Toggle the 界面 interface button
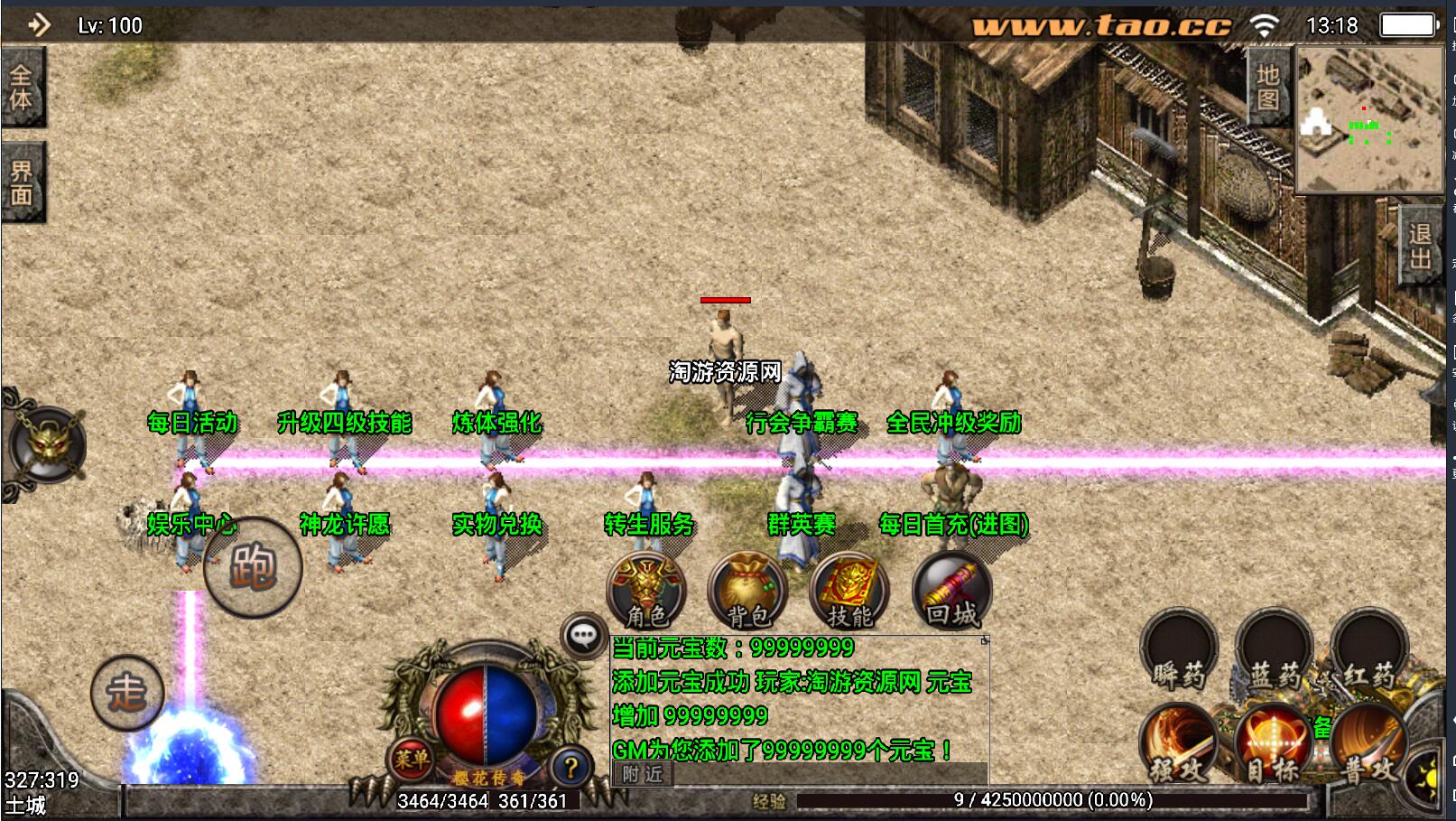Screen dimensions: 1456x821 (x=22, y=182)
